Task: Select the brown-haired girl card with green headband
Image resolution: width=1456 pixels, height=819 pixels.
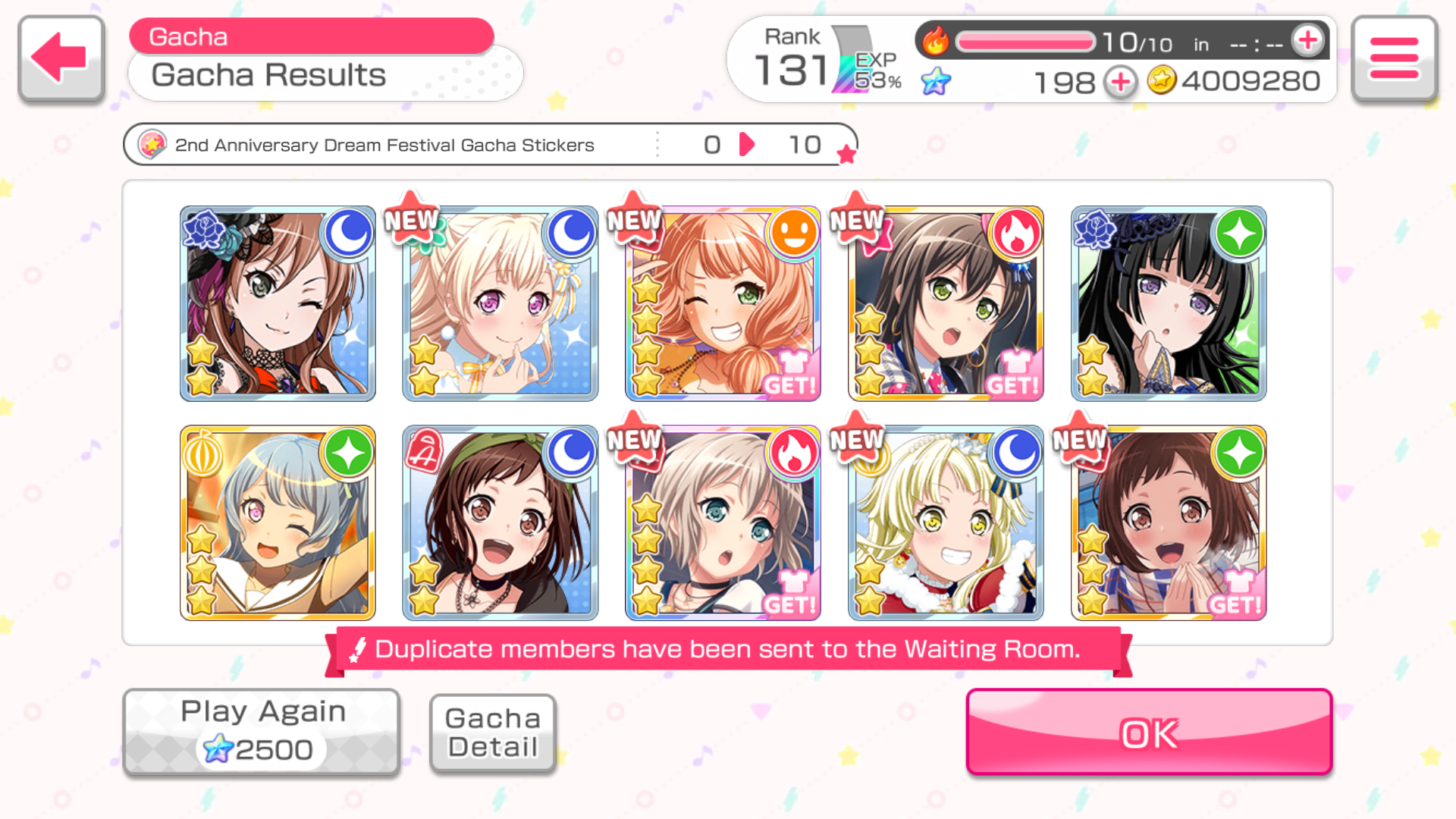Action: (500, 523)
